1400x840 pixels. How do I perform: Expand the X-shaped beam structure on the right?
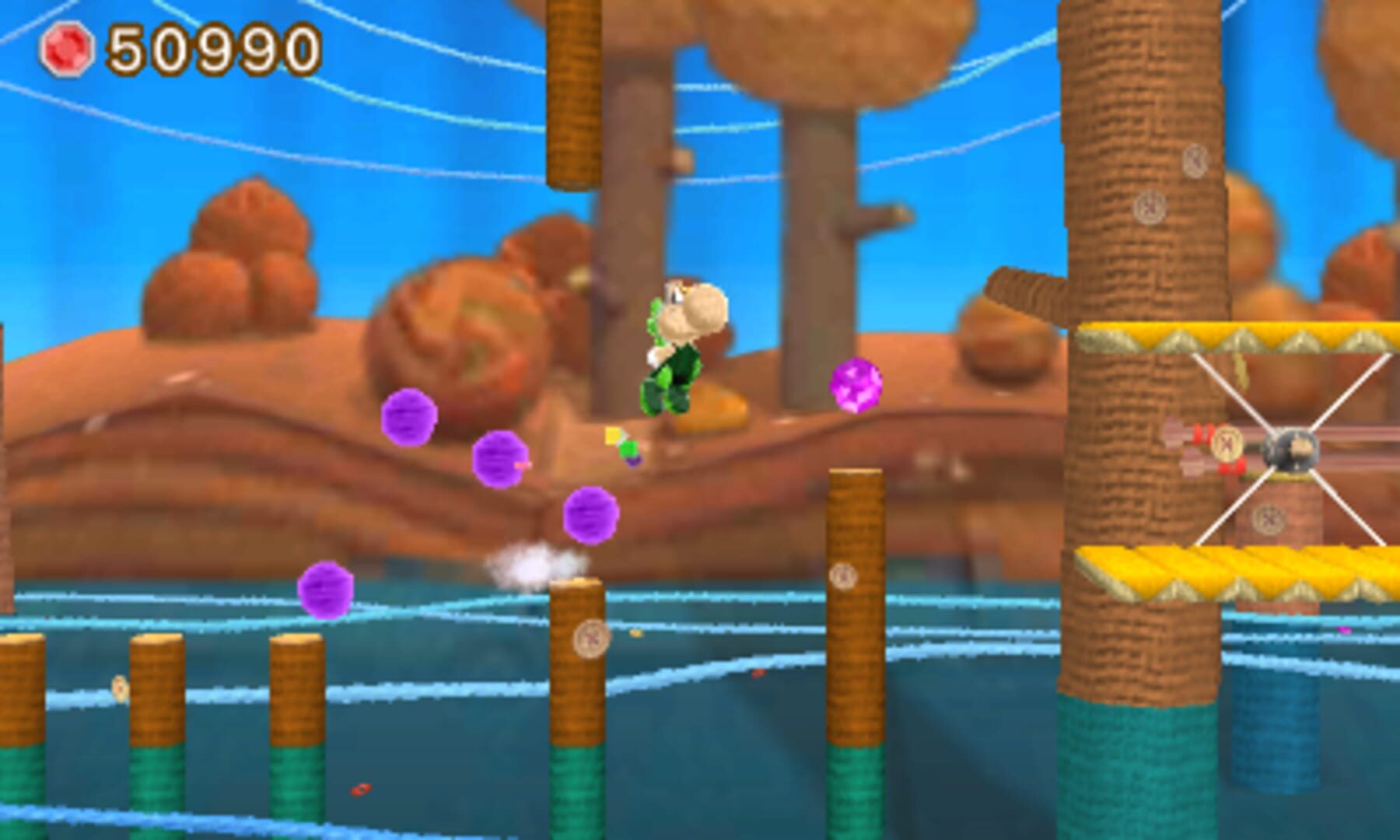point(1287,447)
